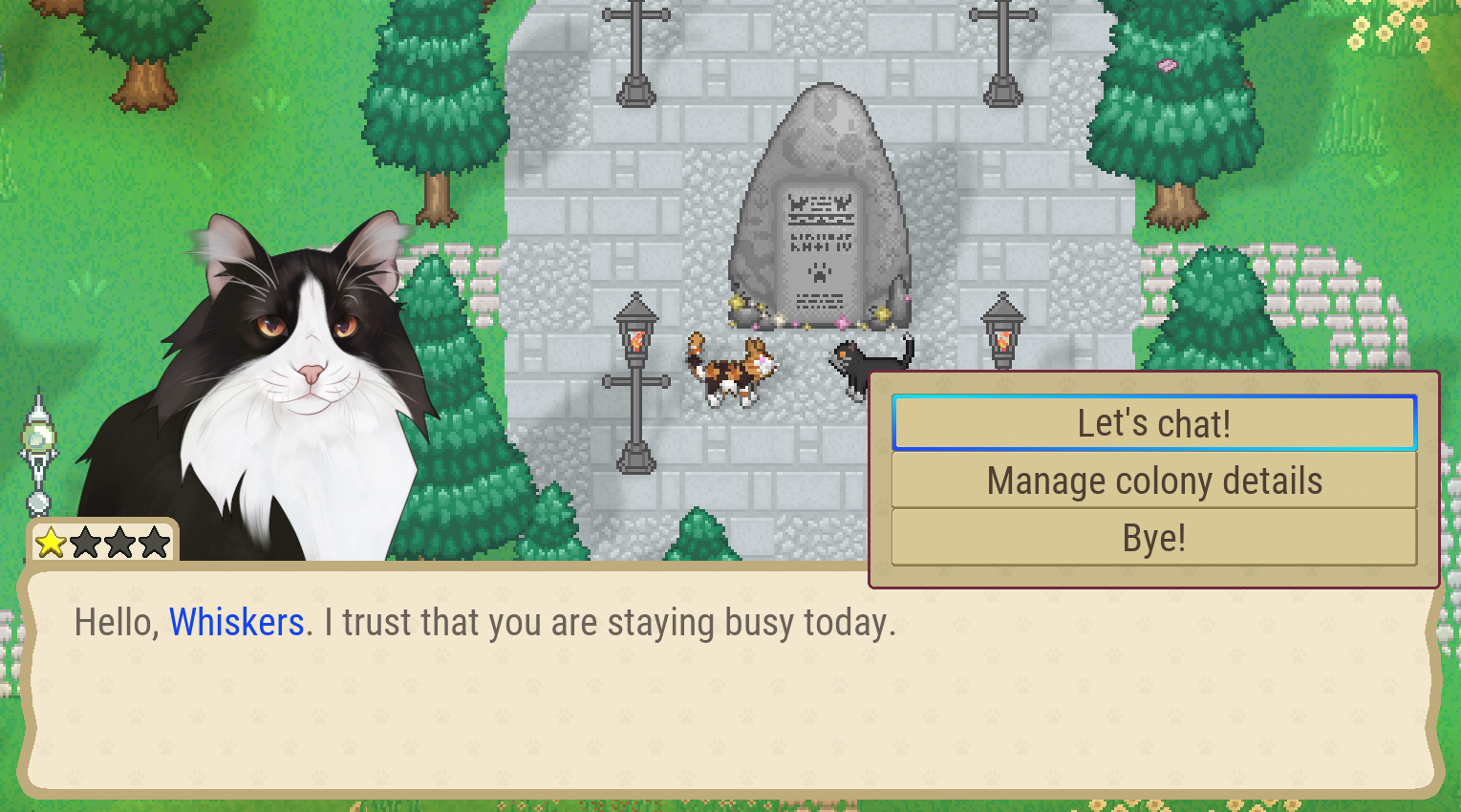Click the blue "Whiskers" name in dialogue

(236, 622)
